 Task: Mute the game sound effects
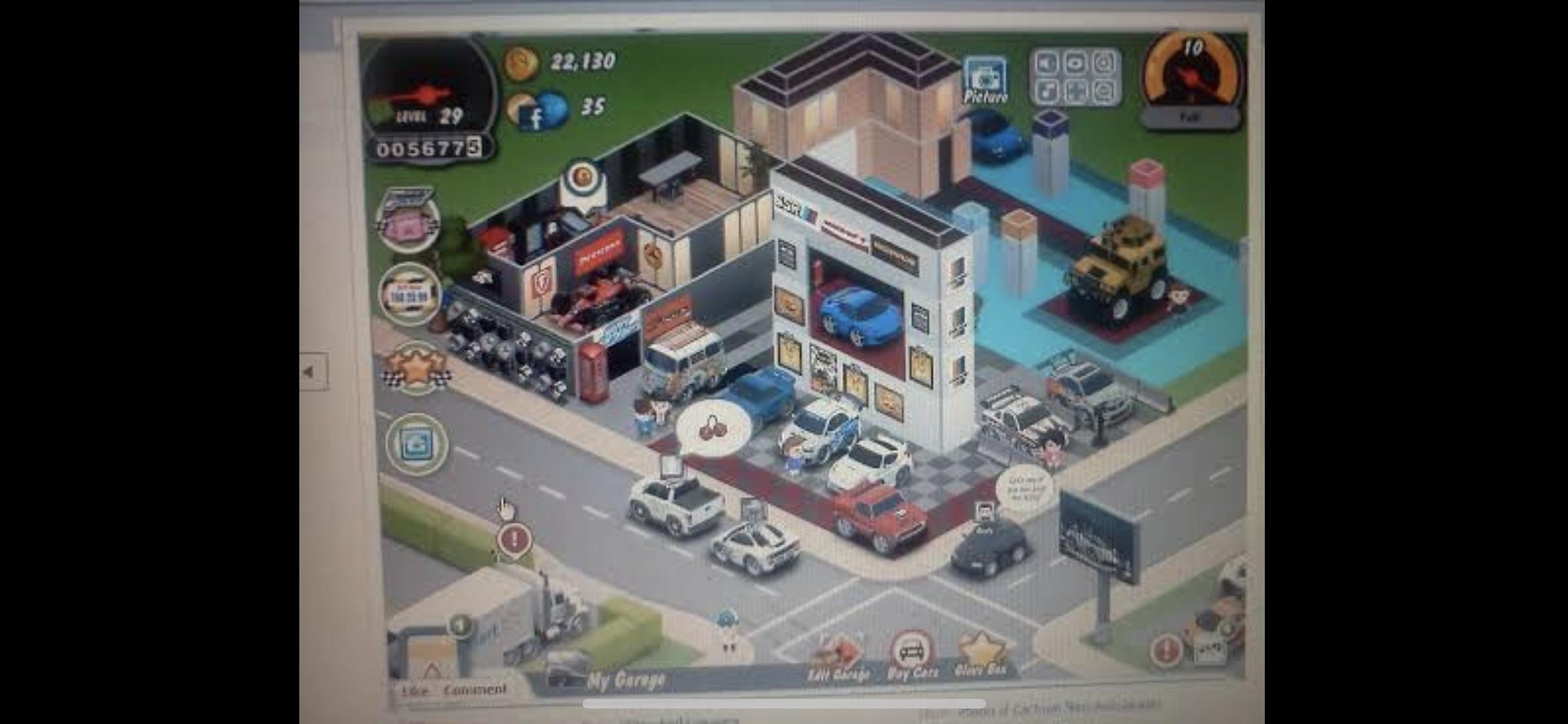point(1047,64)
